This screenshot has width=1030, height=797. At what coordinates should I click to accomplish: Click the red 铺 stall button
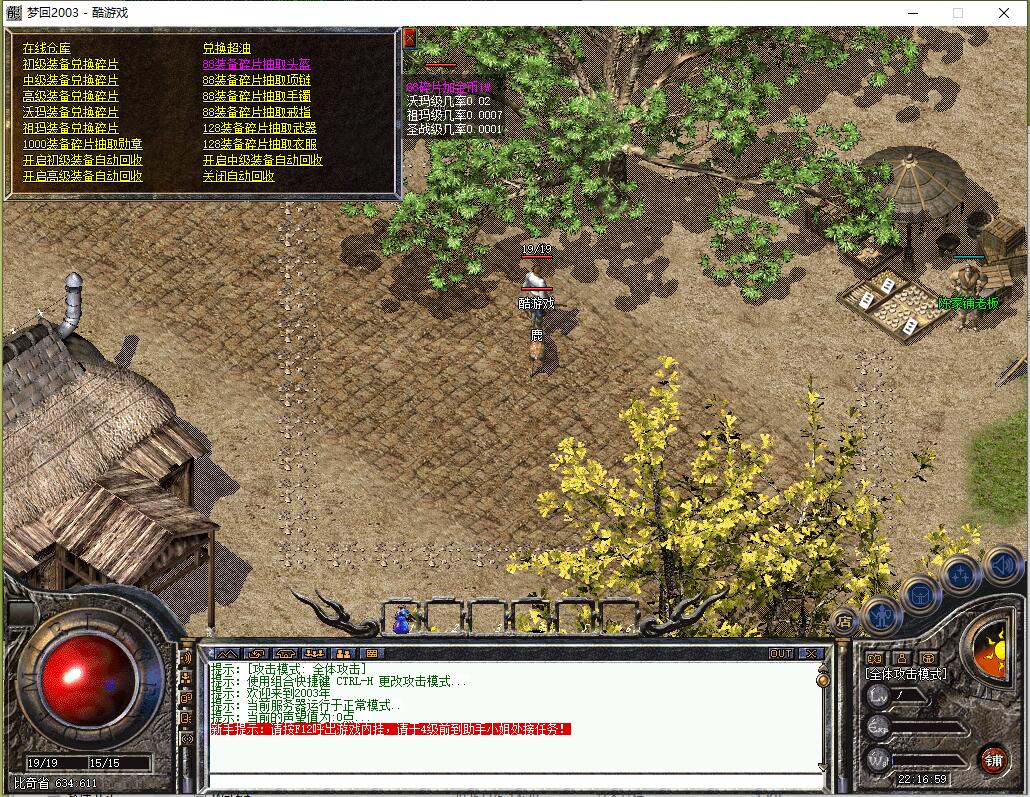993,758
